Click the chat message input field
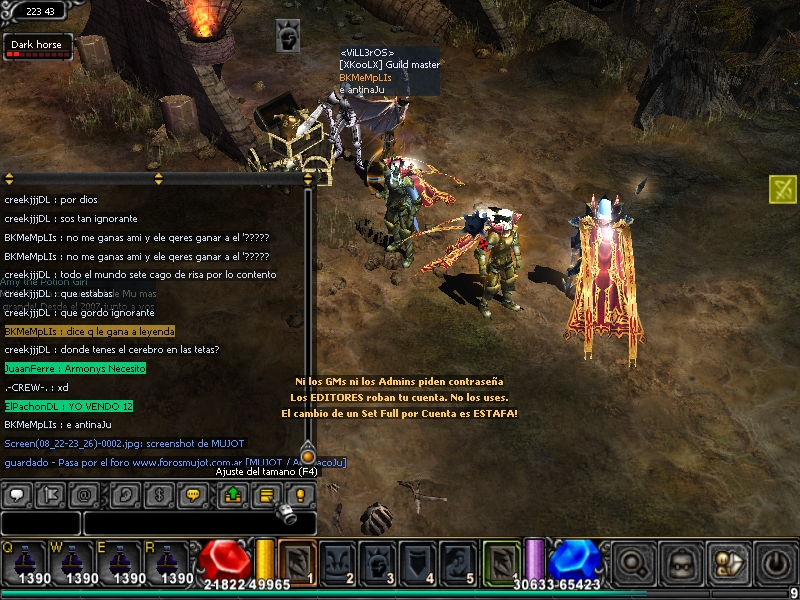This screenshot has width=800, height=600. click(198, 523)
